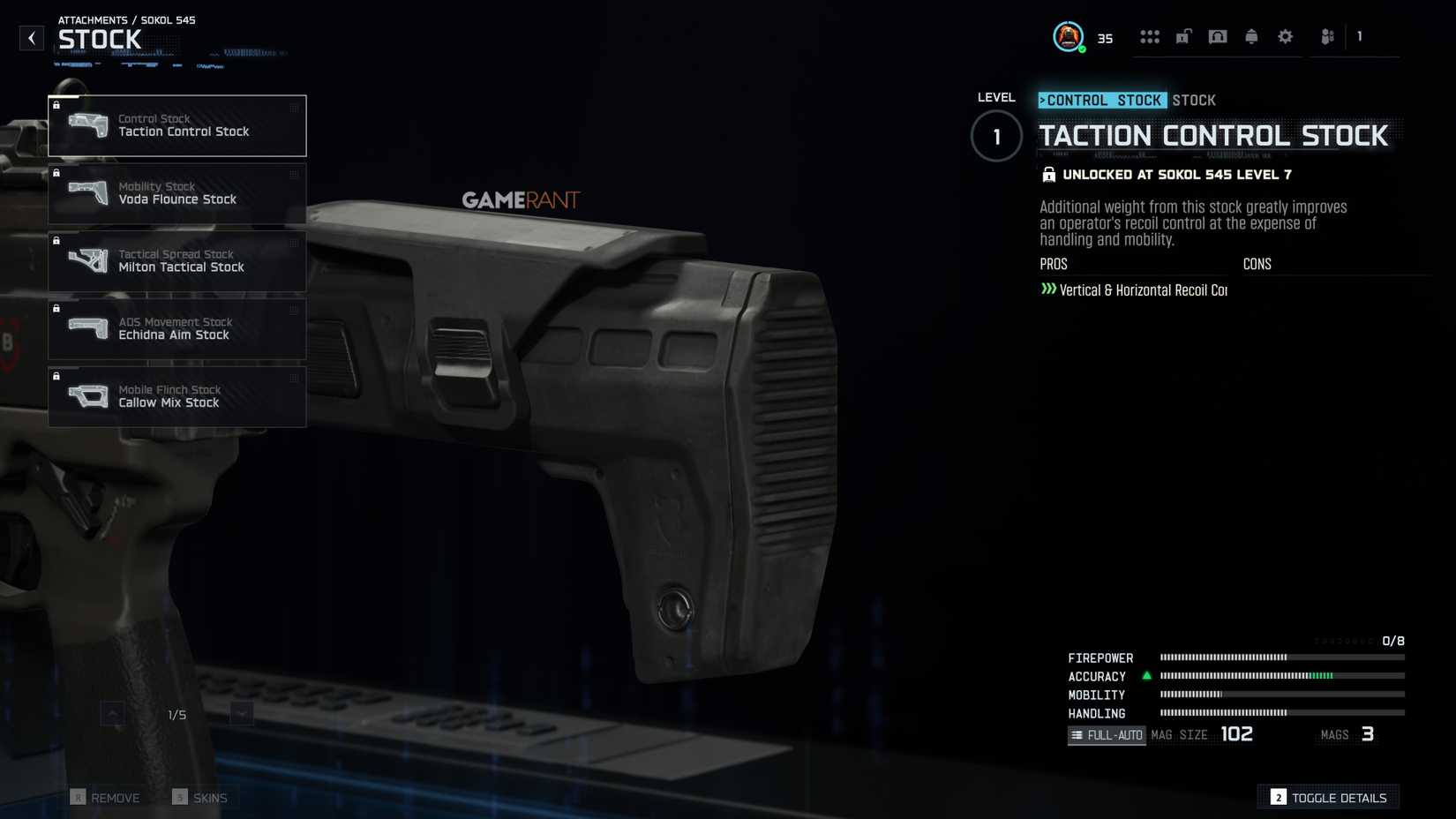Click the apps grid icon in top bar
Viewport: 1456px width, 819px height.
1150,36
